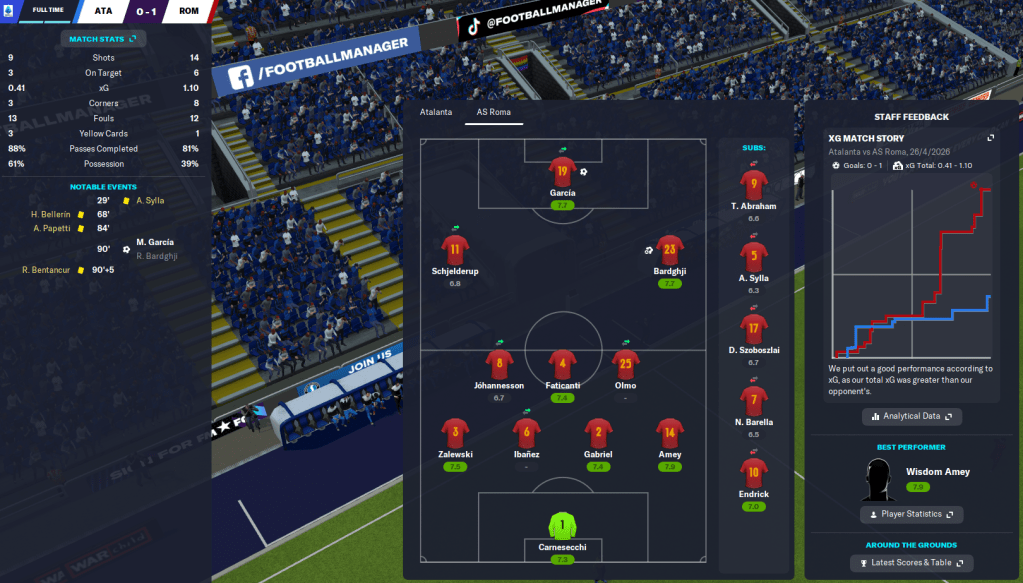Screen dimensions: 1023x583
Task: View Latest Scores & Table
Action: pyautogui.click(x=911, y=563)
